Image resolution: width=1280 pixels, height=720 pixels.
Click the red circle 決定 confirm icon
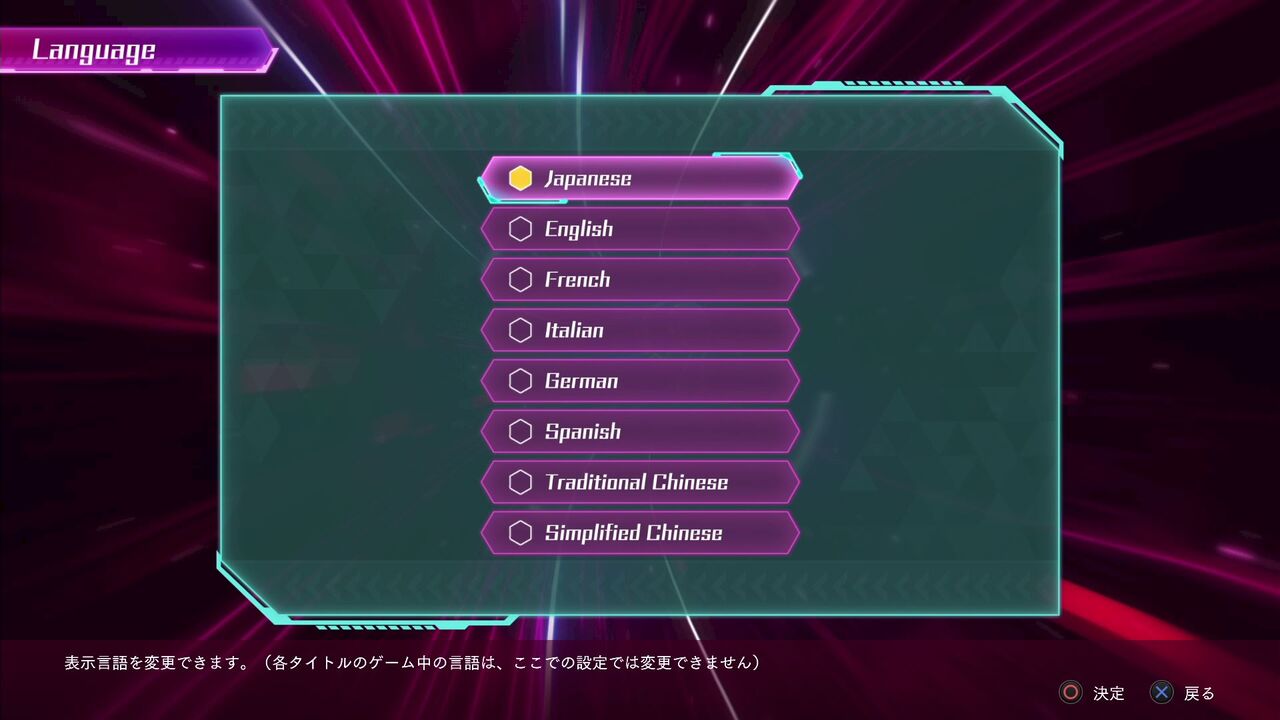tap(1072, 693)
